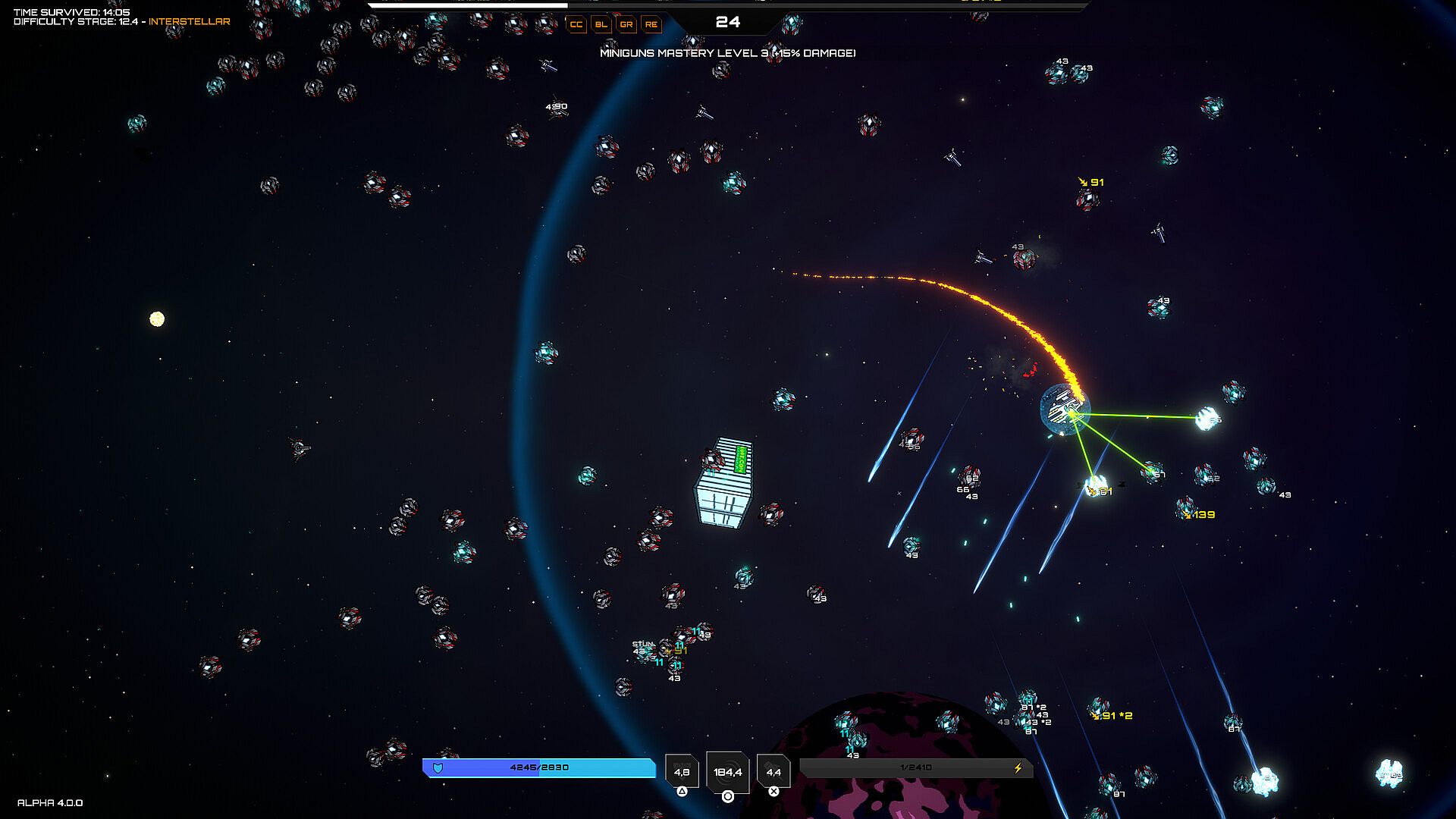Activate the large ability slot showing 184,4
Image resolution: width=1456 pixels, height=819 pixels.
(x=728, y=772)
